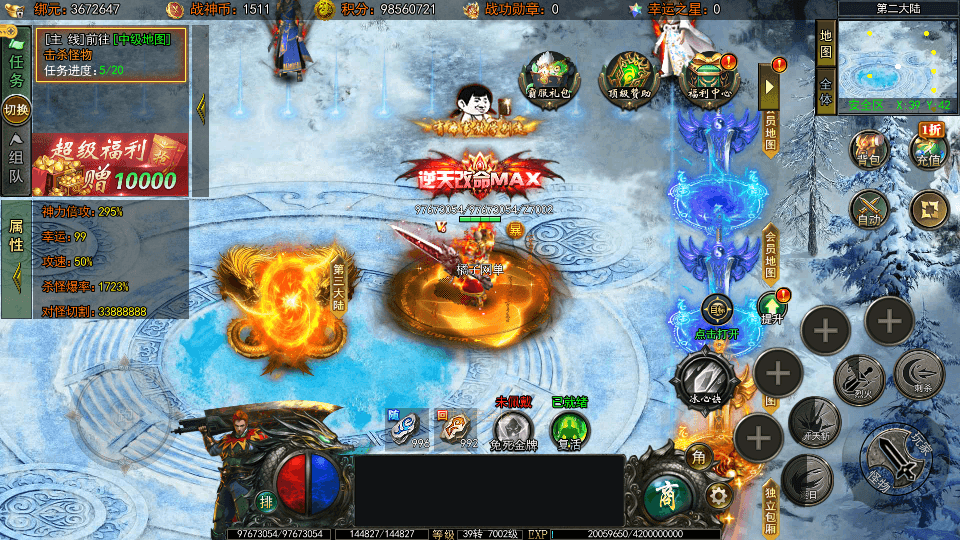
Task: Select the 复活 revive icon
Action: 570,430
